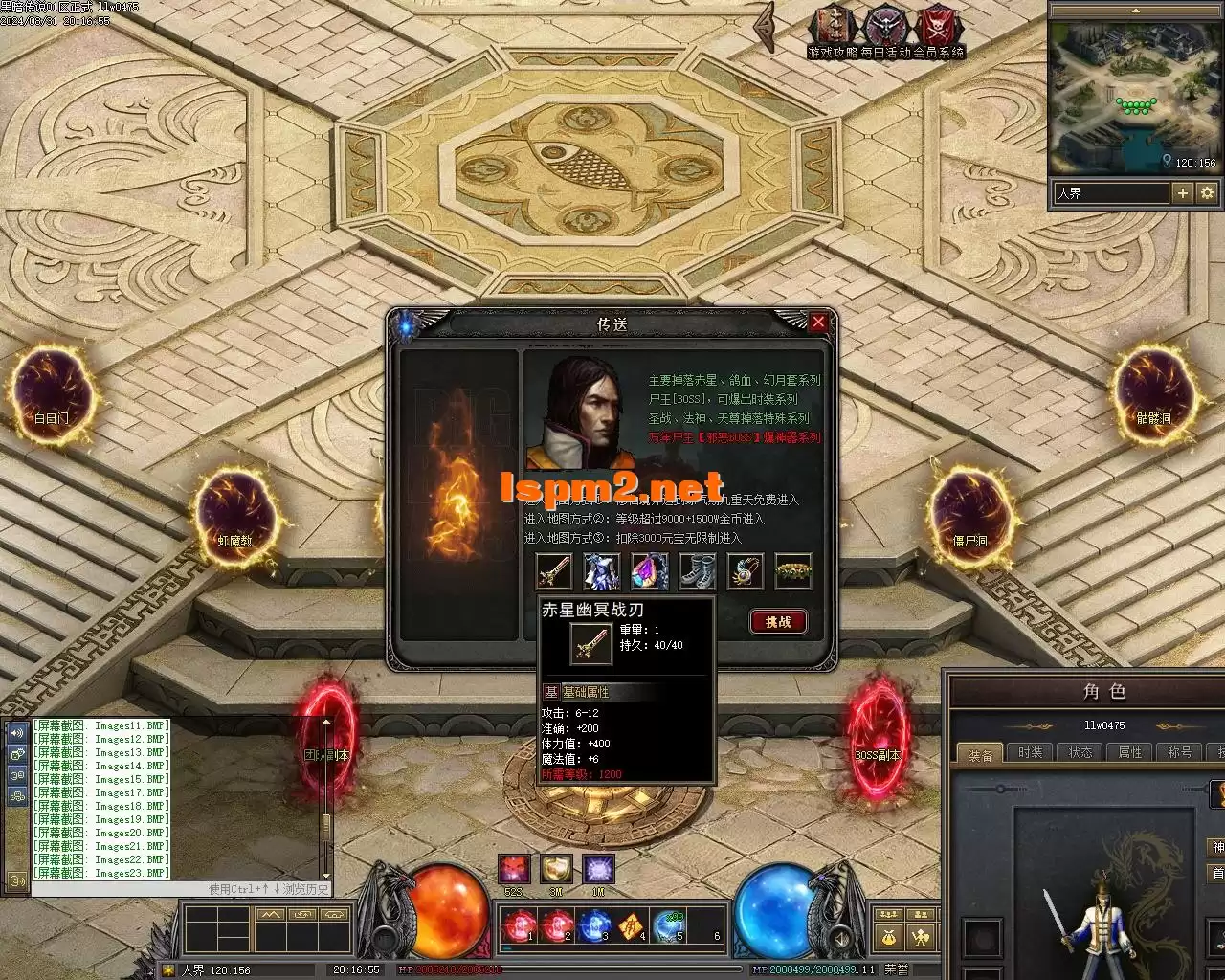The height and width of the screenshot is (980, 1225).
Task: Select the grey boots reward icon
Action: pos(697,571)
